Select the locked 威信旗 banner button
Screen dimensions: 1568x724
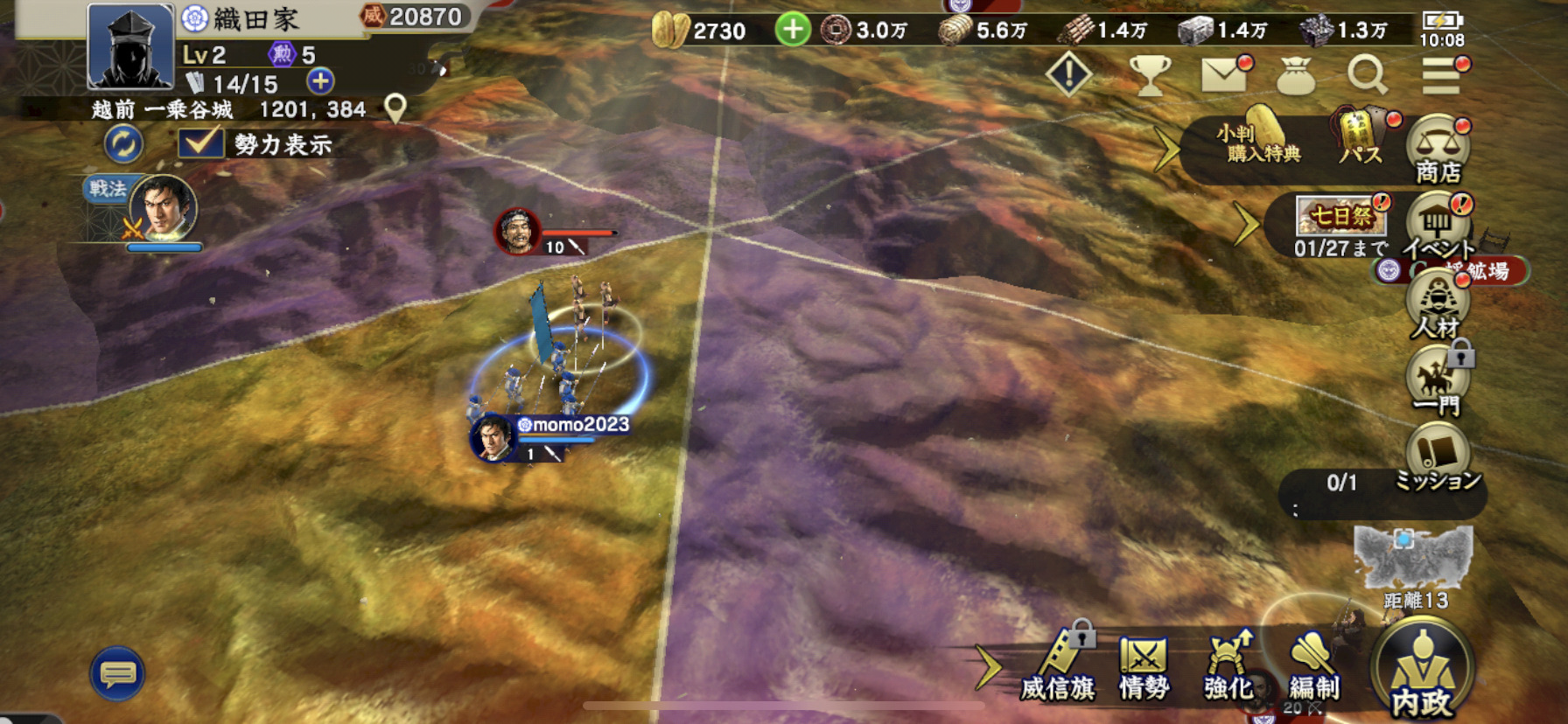[1059, 668]
